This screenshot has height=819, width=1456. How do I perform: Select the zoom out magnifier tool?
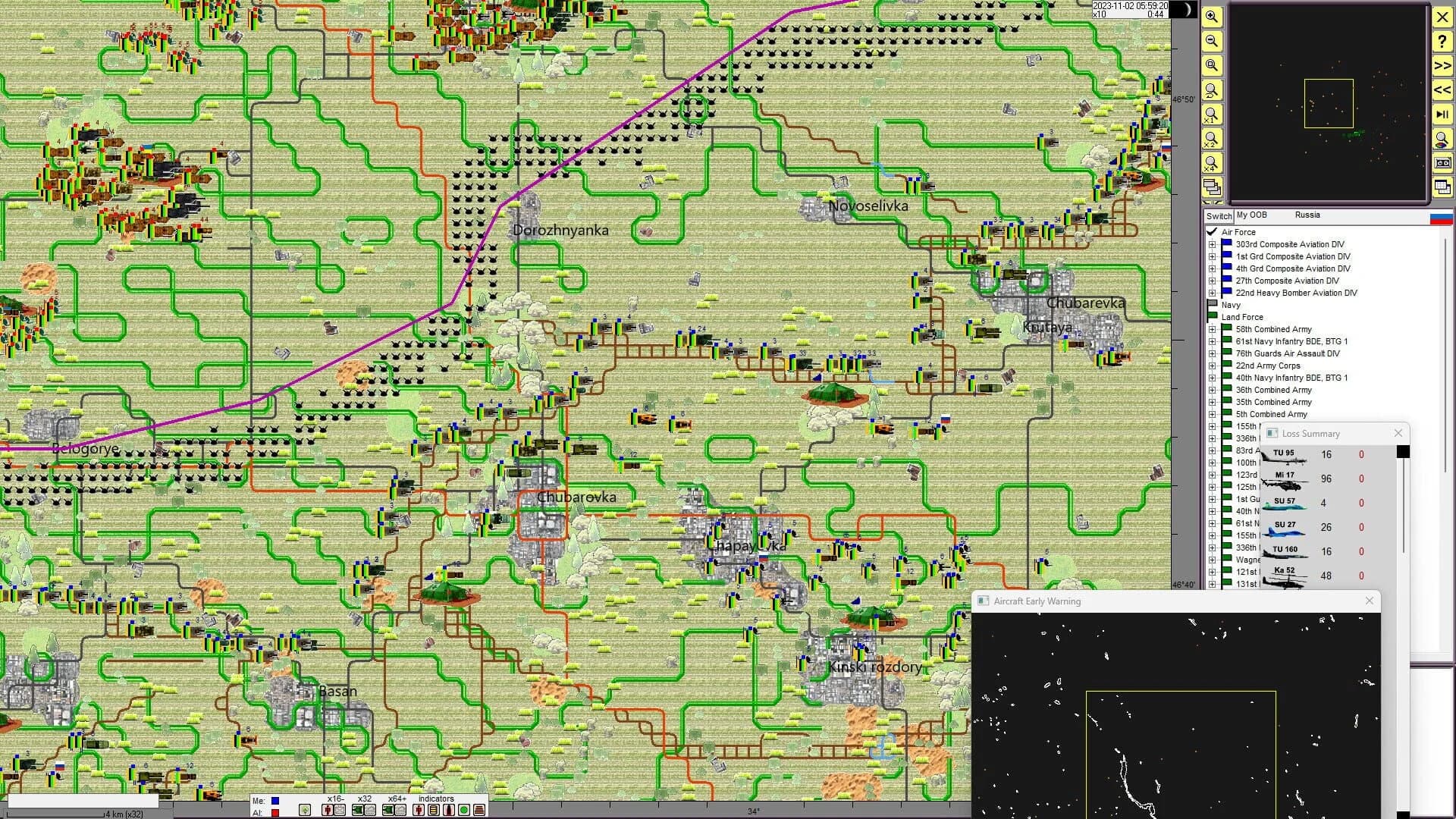point(1212,41)
